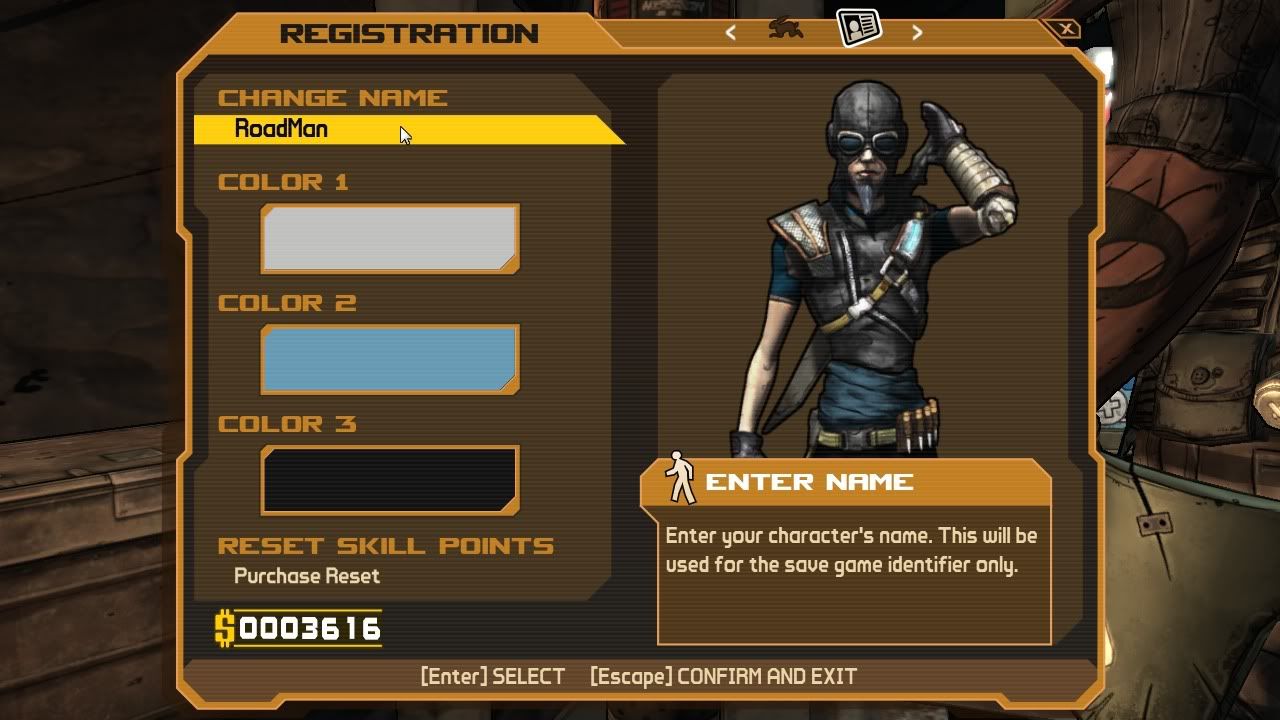
Task: Switch to the ID card tab icon
Action: pos(858,28)
